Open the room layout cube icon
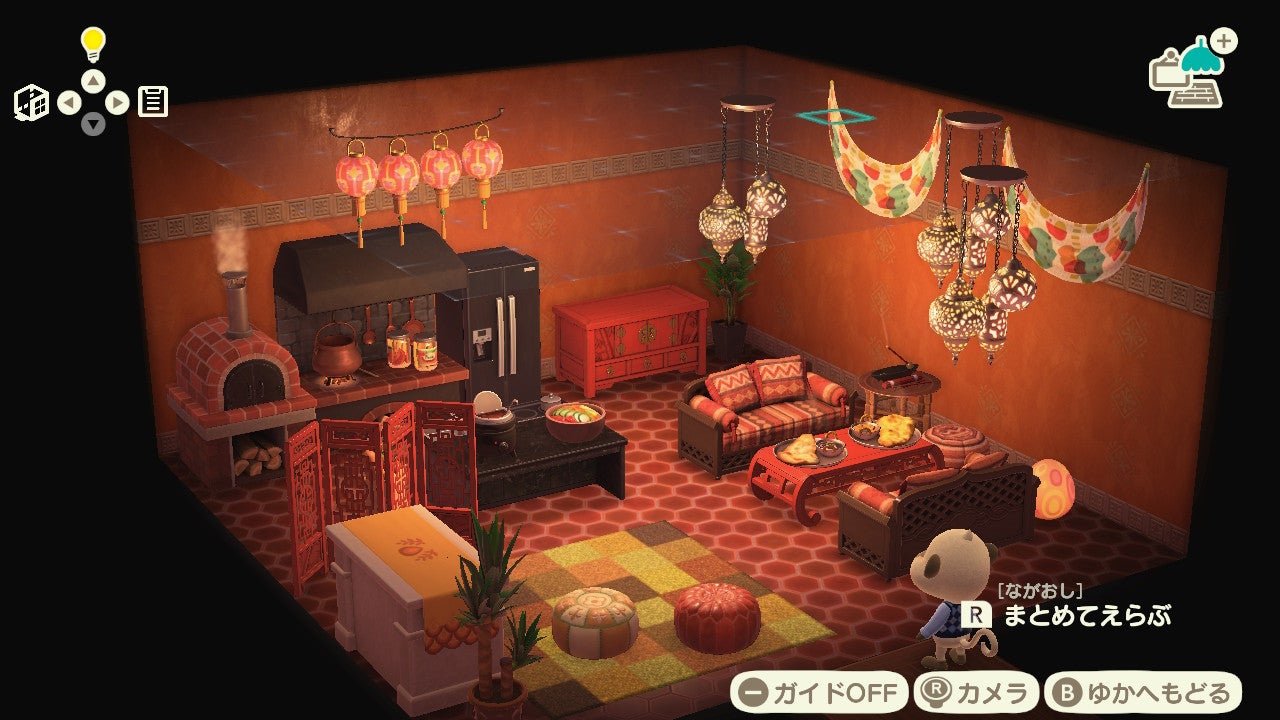The width and height of the screenshot is (1280, 720). tap(31, 103)
